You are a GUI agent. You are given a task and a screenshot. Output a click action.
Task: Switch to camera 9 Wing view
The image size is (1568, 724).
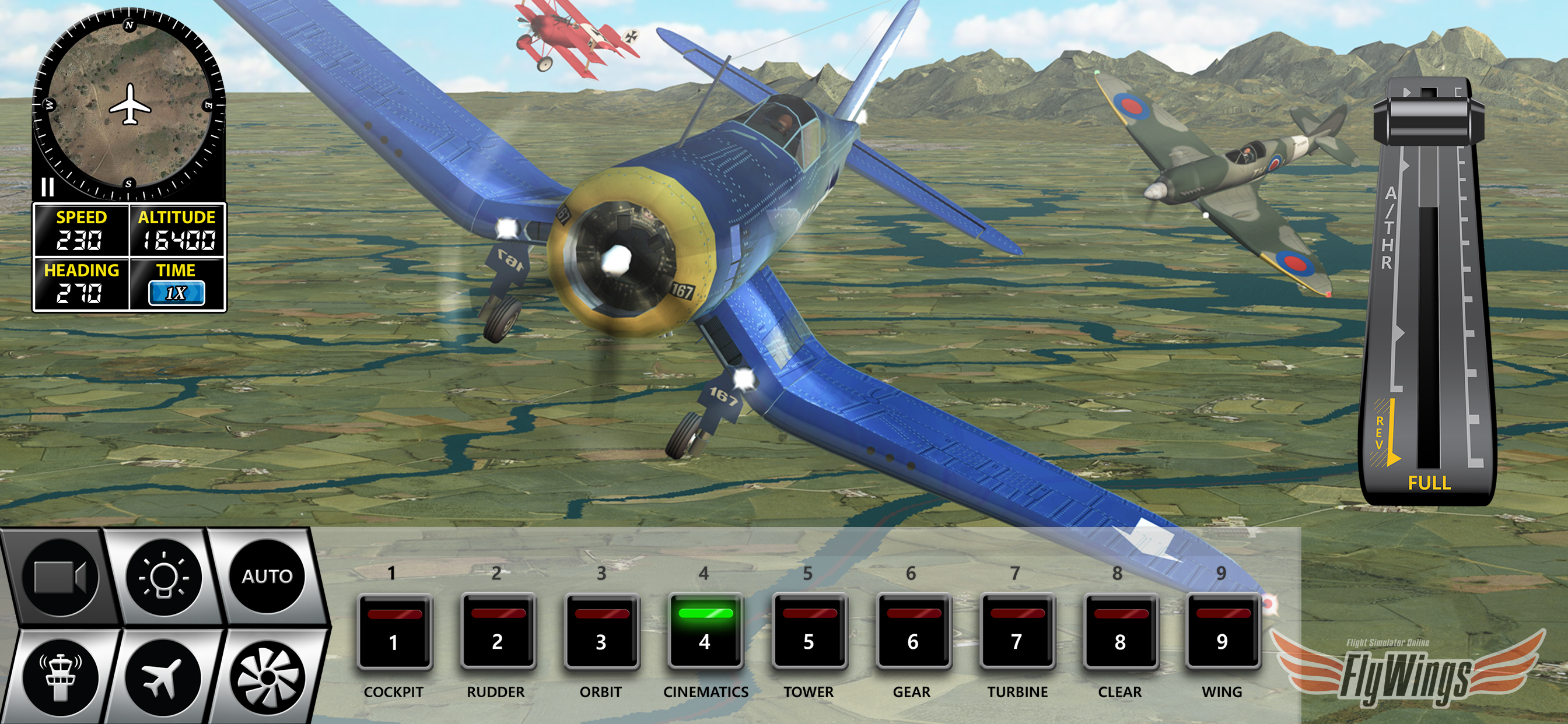point(1222,632)
